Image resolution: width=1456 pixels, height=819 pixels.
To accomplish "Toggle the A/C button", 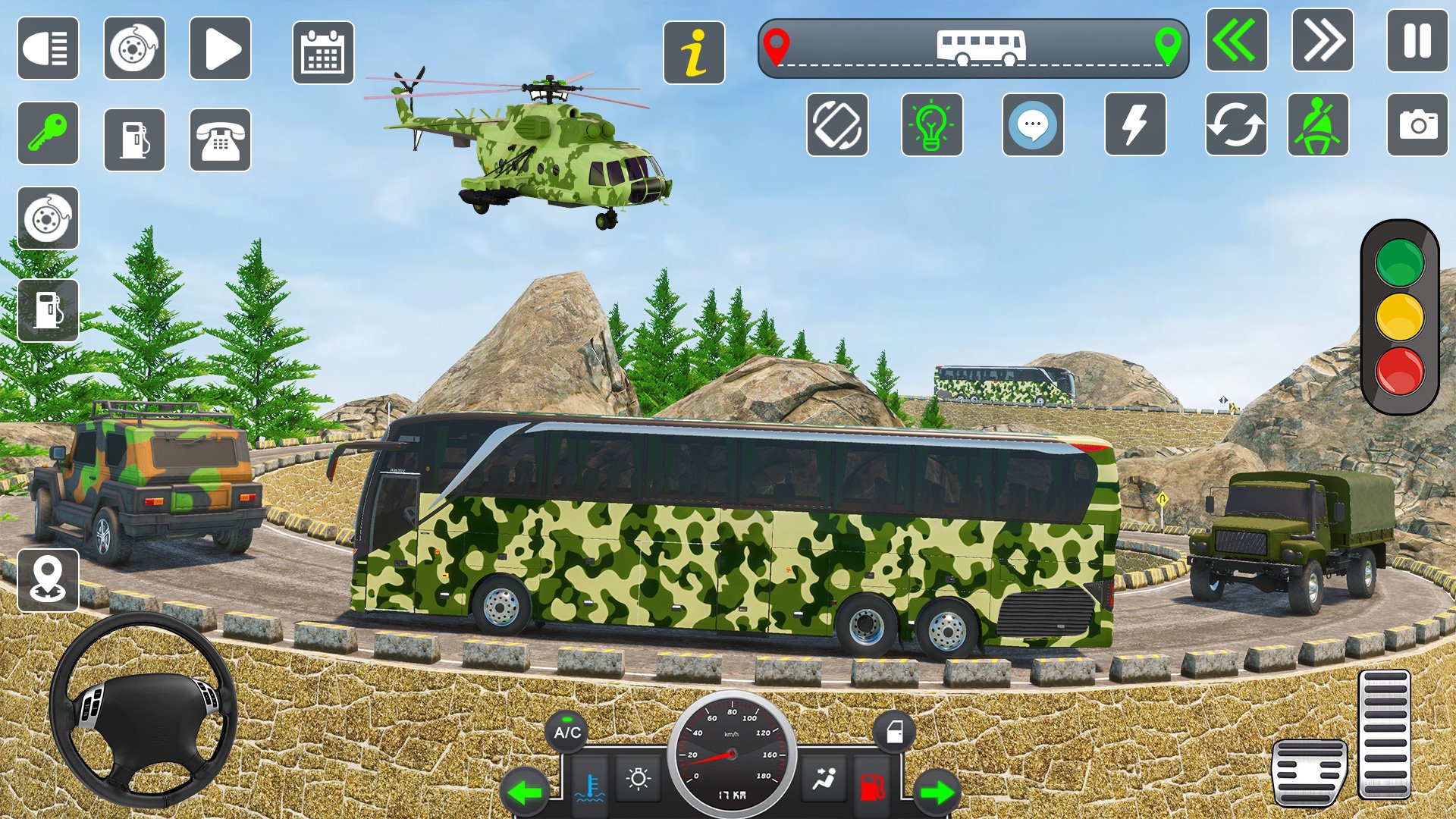I will click(x=566, y=732).
